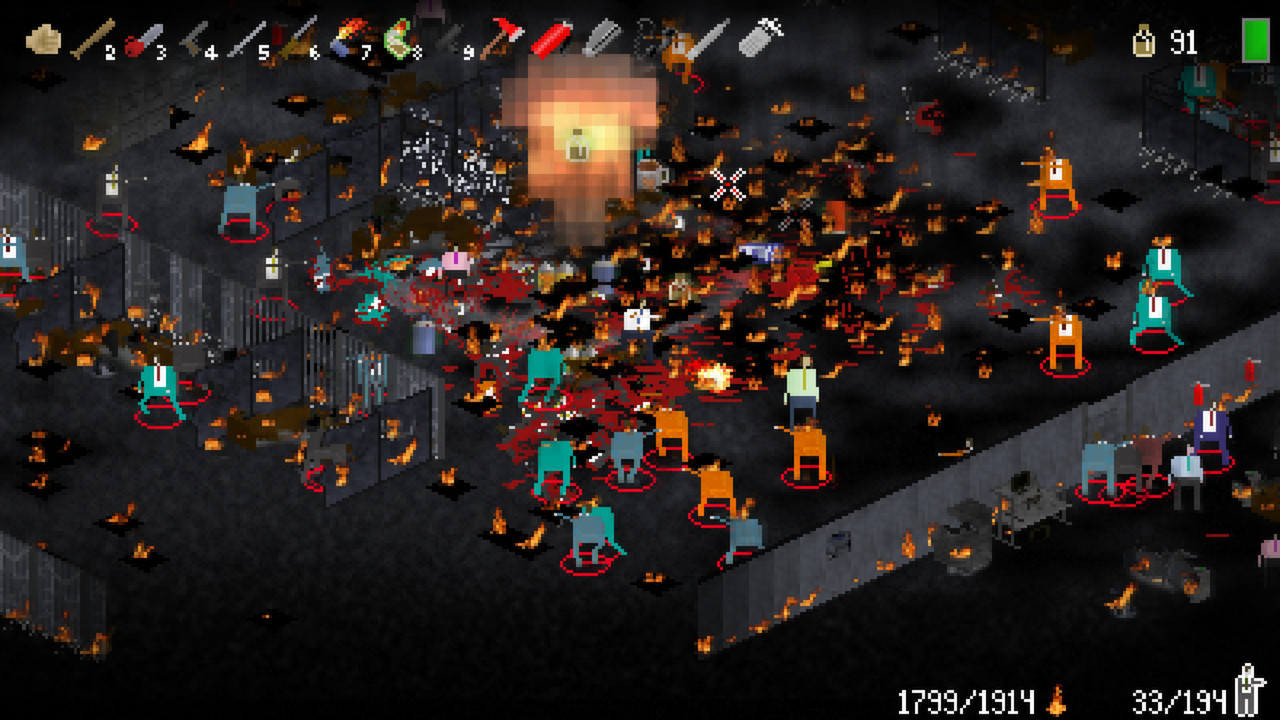Select the knife in slot 9
The width and height of the screenshot is (1280, 720).
coord(450,32)
